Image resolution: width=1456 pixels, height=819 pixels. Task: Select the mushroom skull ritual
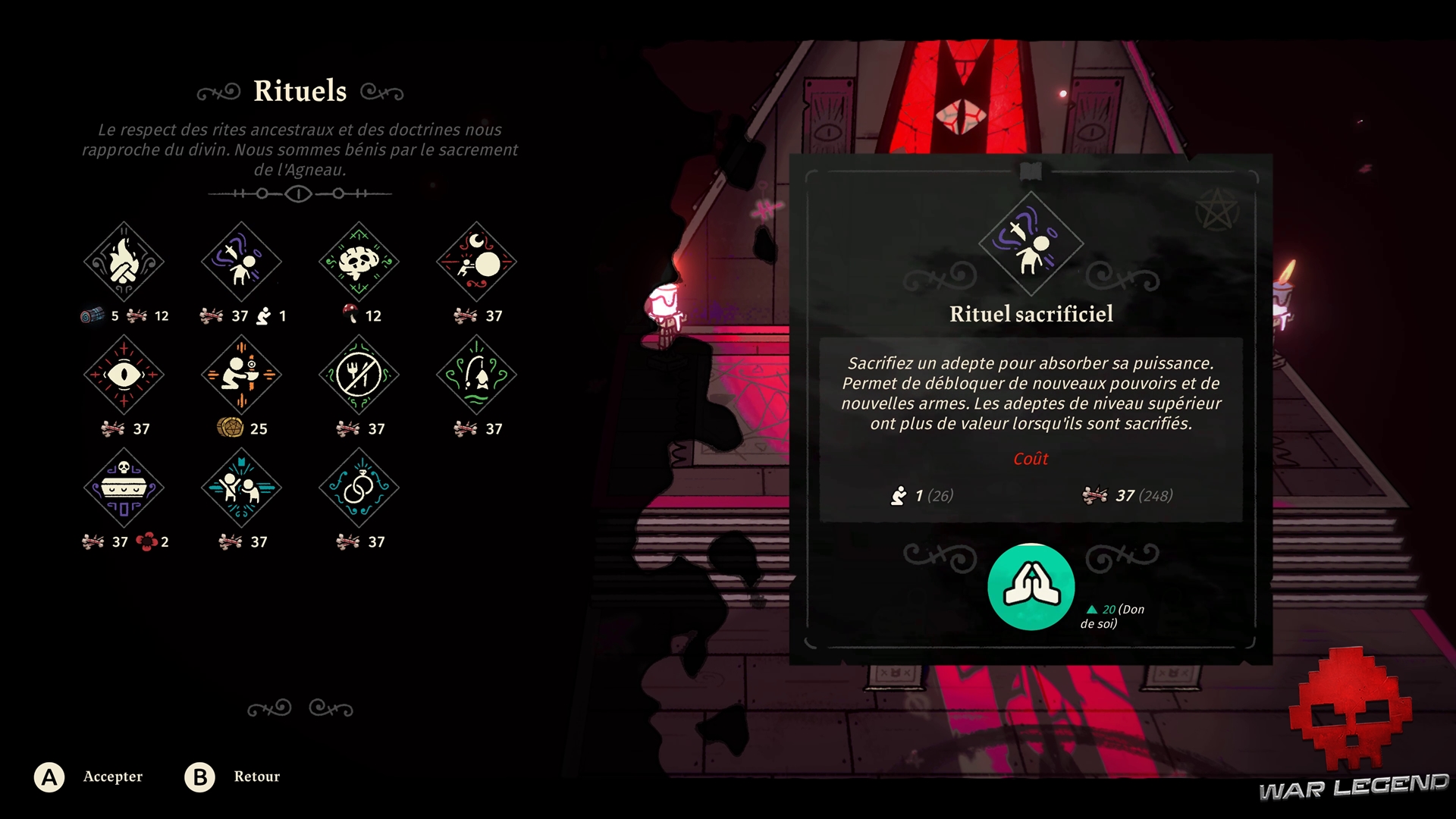tap(359, 262)
